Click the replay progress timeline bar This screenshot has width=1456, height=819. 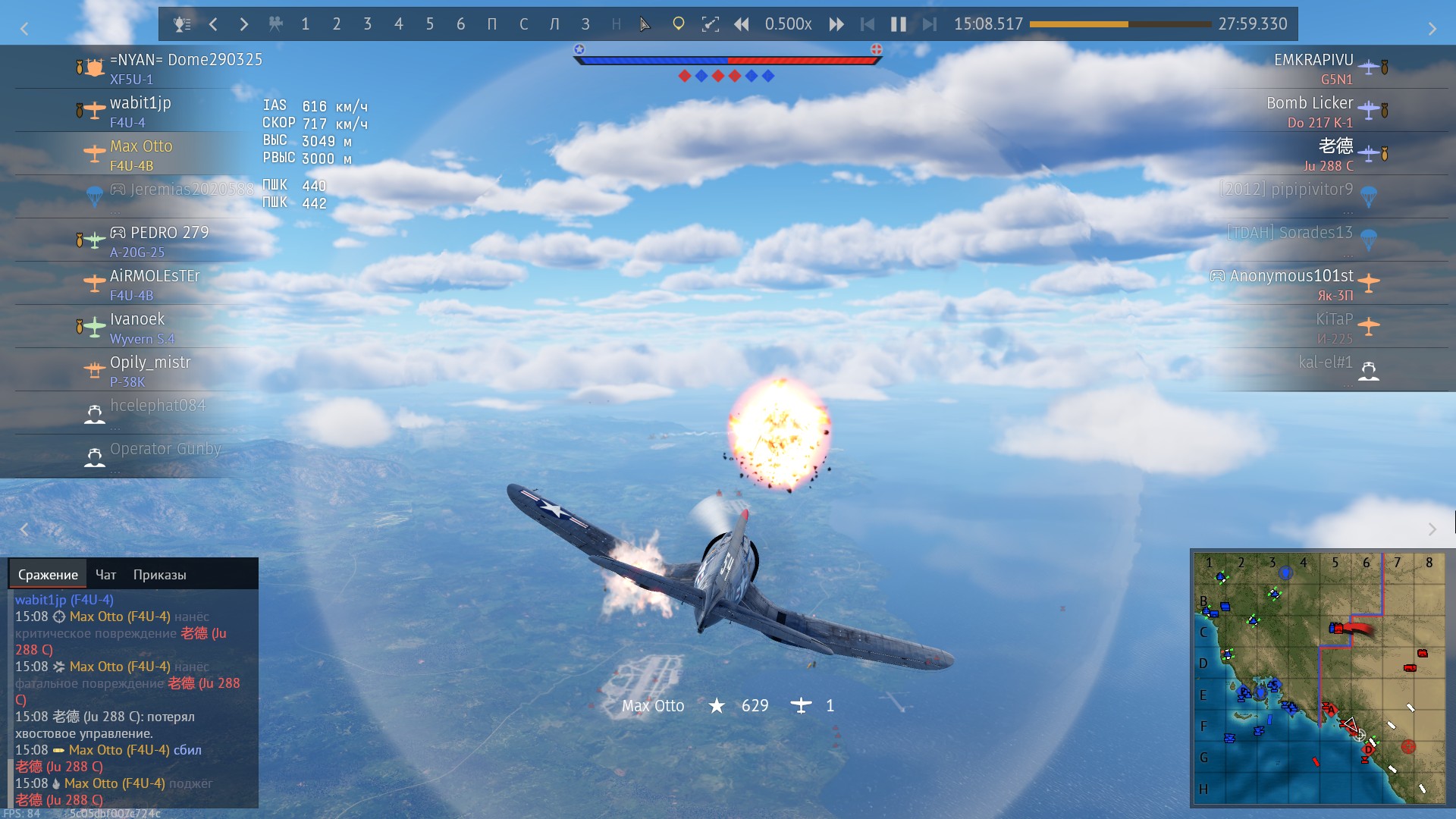point(1120,24)
